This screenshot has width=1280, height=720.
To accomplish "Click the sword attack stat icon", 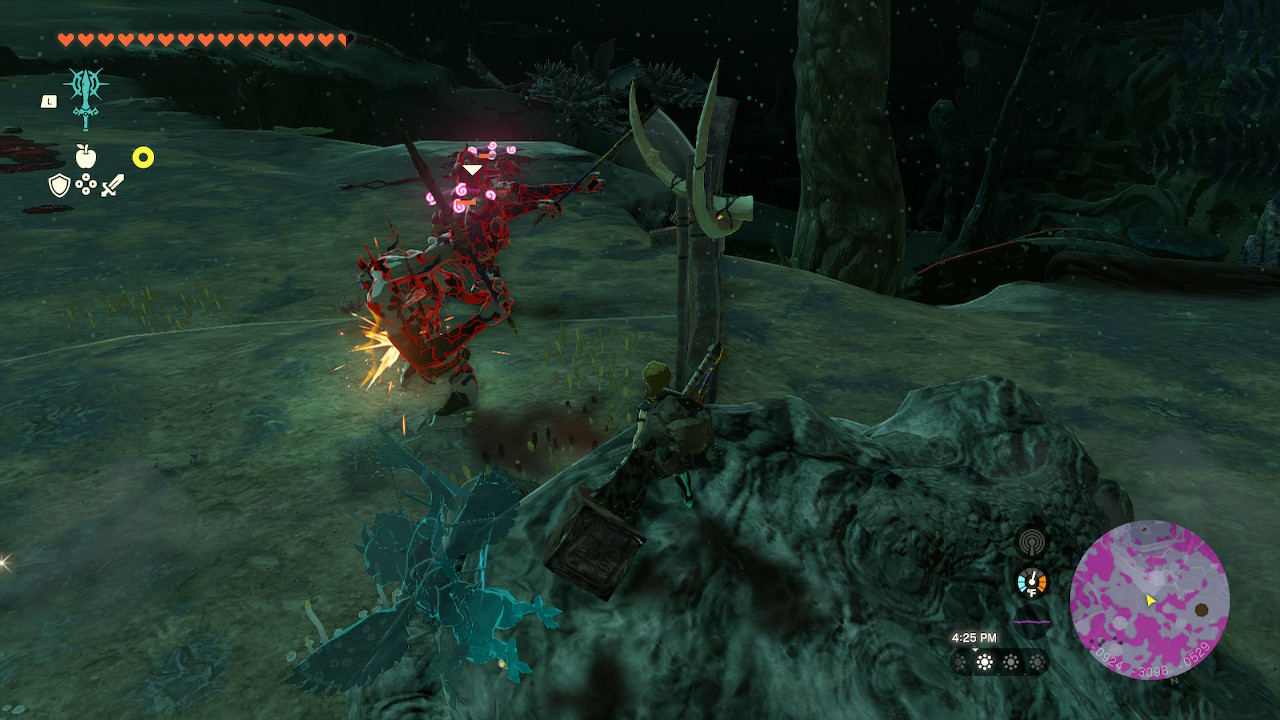I will (113, 185).
